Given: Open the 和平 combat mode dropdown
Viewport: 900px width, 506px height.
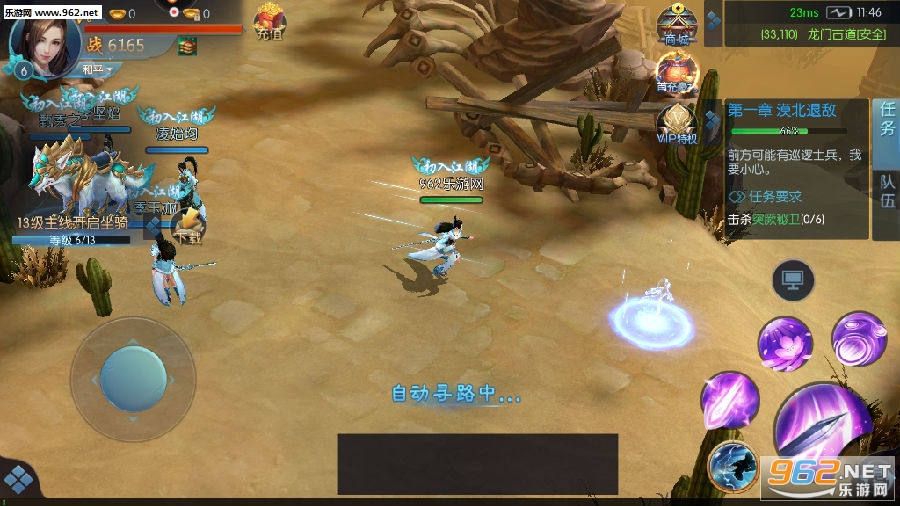Looking at the screenshot, I should (96, 69).
